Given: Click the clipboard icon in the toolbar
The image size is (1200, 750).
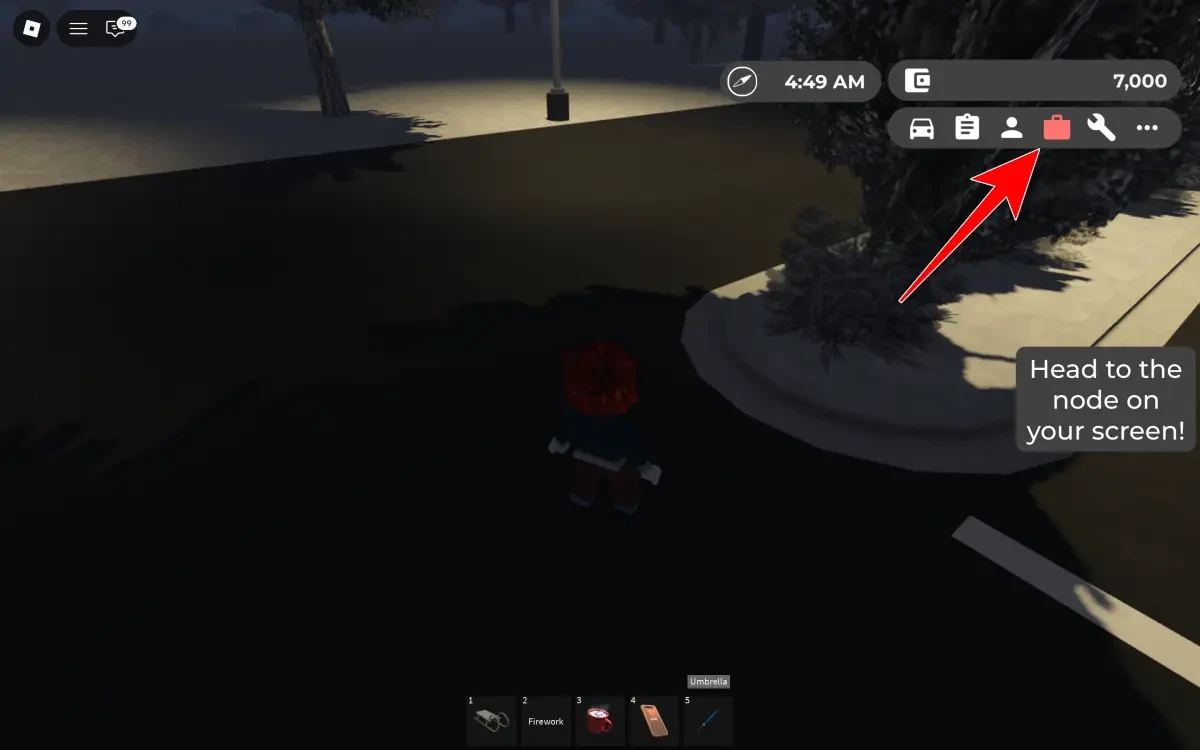Looking at the screenshot, I should click(967, 128).
